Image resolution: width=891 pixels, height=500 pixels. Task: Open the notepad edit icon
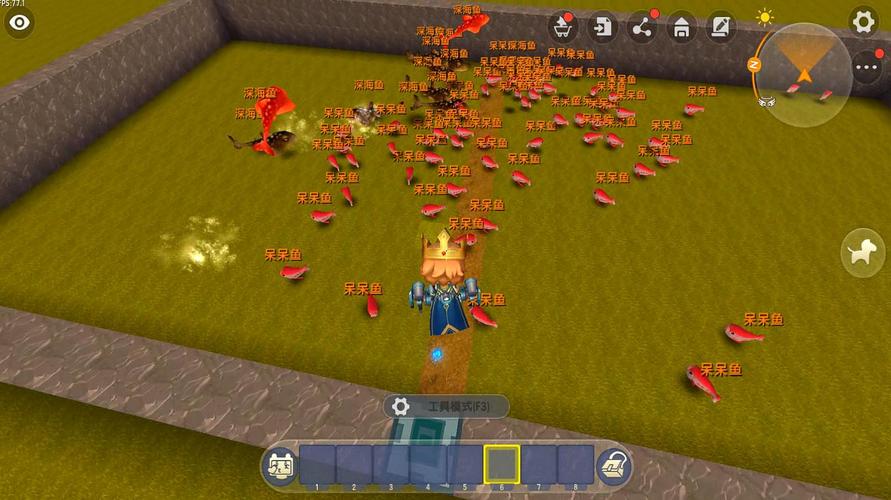tap(720, 27)
